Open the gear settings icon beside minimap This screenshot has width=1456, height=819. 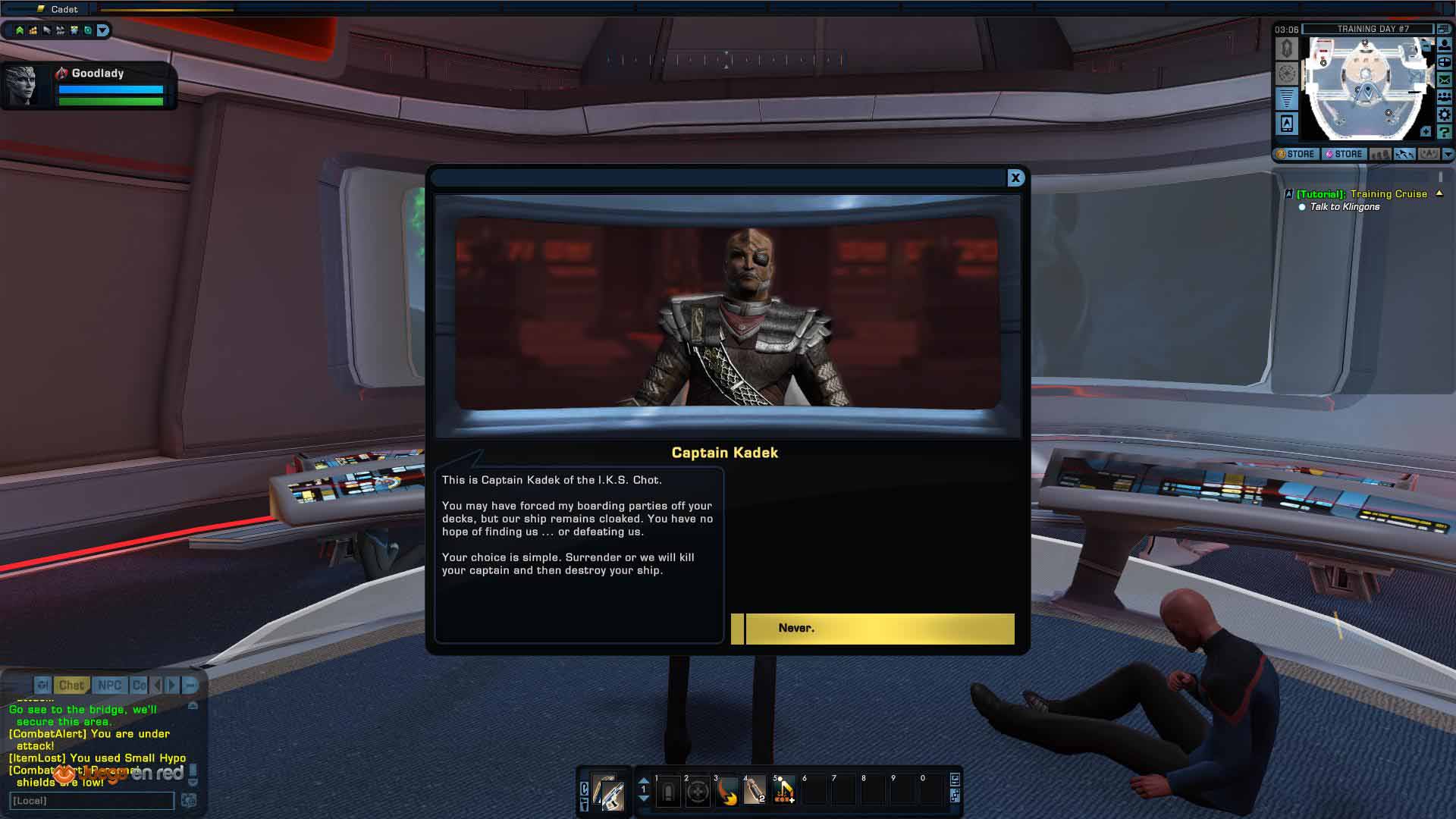click(x=1445, y=115)
